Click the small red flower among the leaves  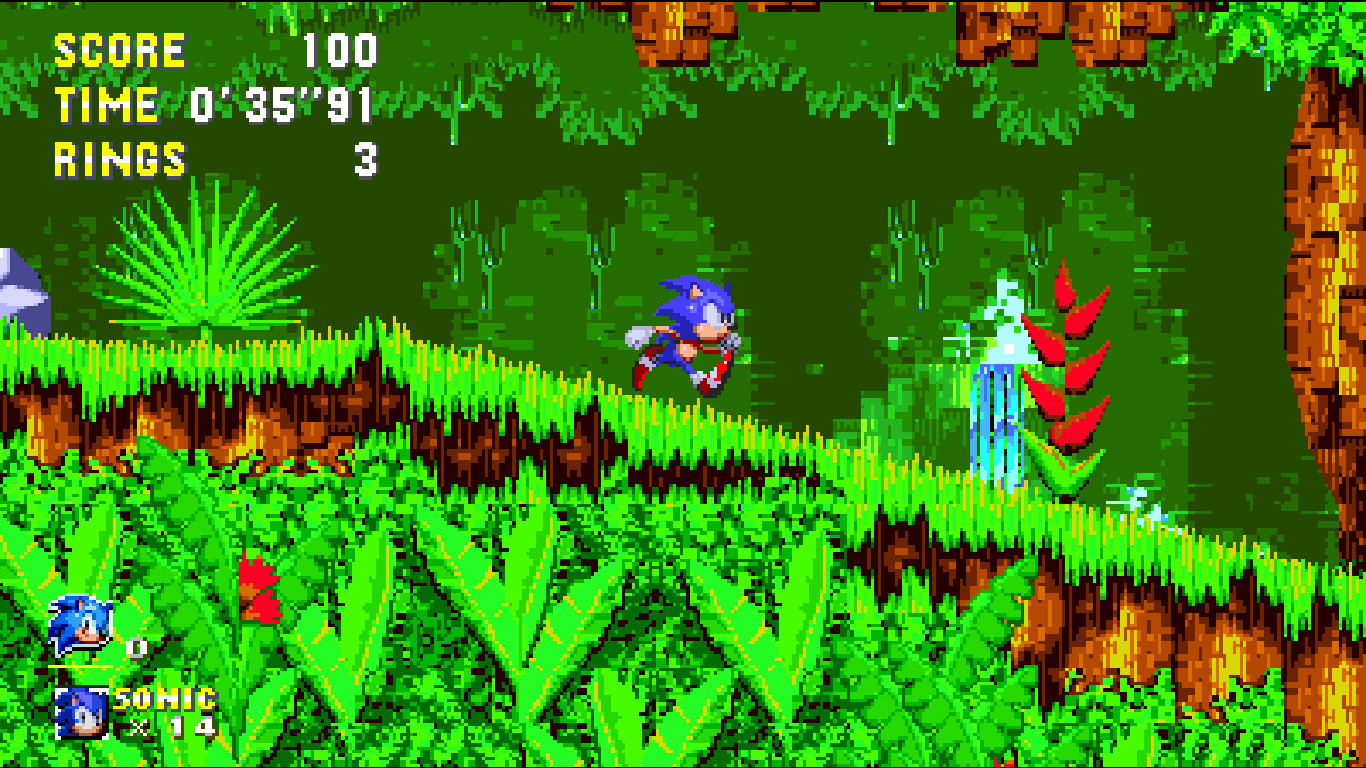coord(258,590)
